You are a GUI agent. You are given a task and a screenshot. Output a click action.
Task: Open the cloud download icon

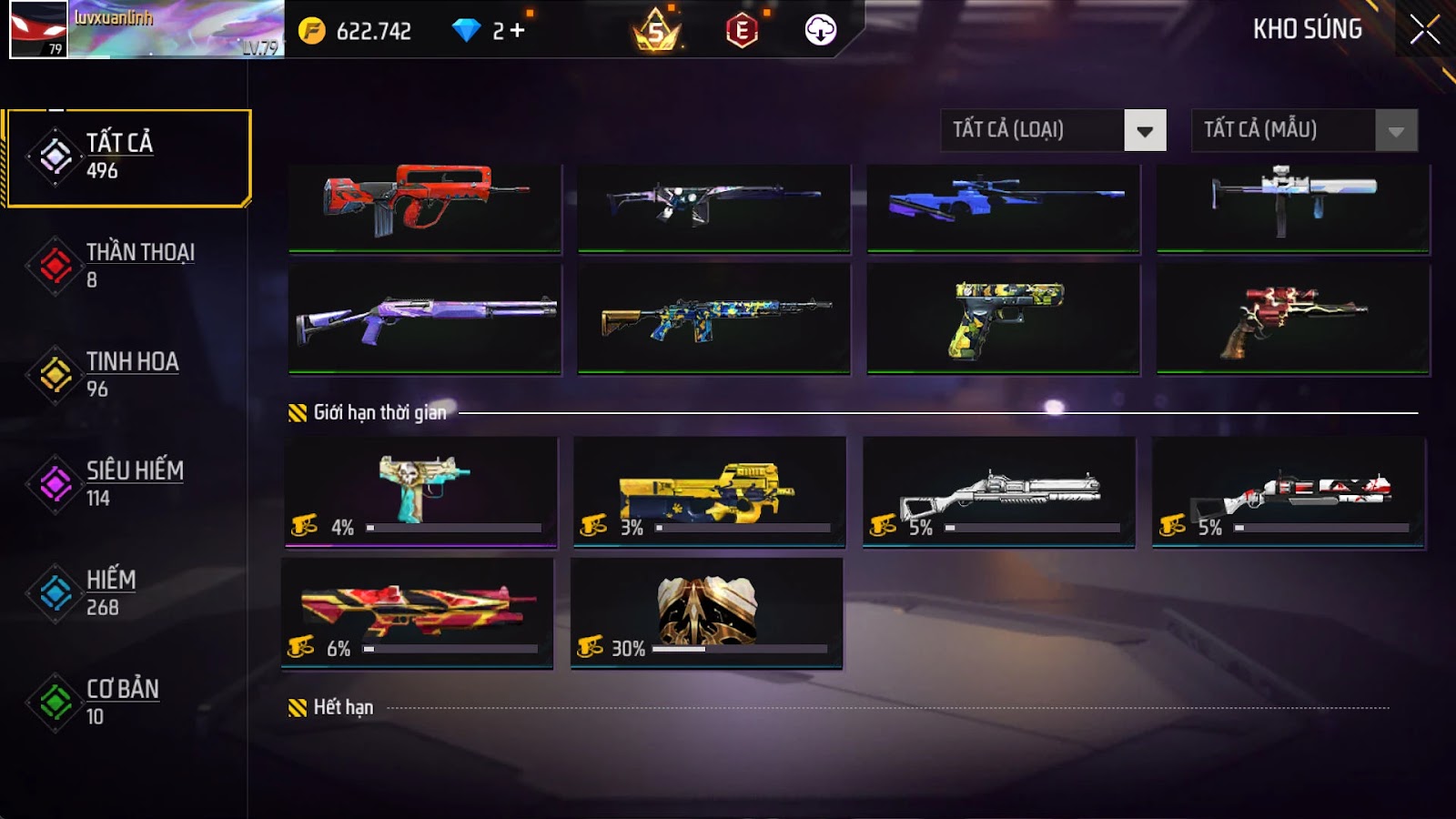[x=821, y=30]
